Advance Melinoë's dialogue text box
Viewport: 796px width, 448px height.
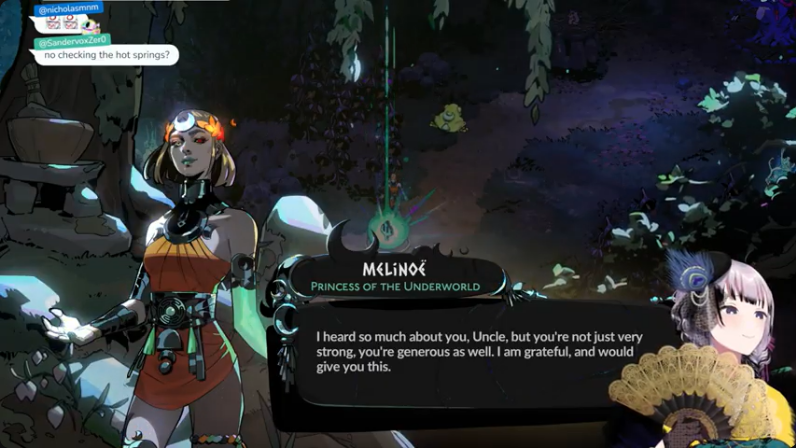(478, 351)
